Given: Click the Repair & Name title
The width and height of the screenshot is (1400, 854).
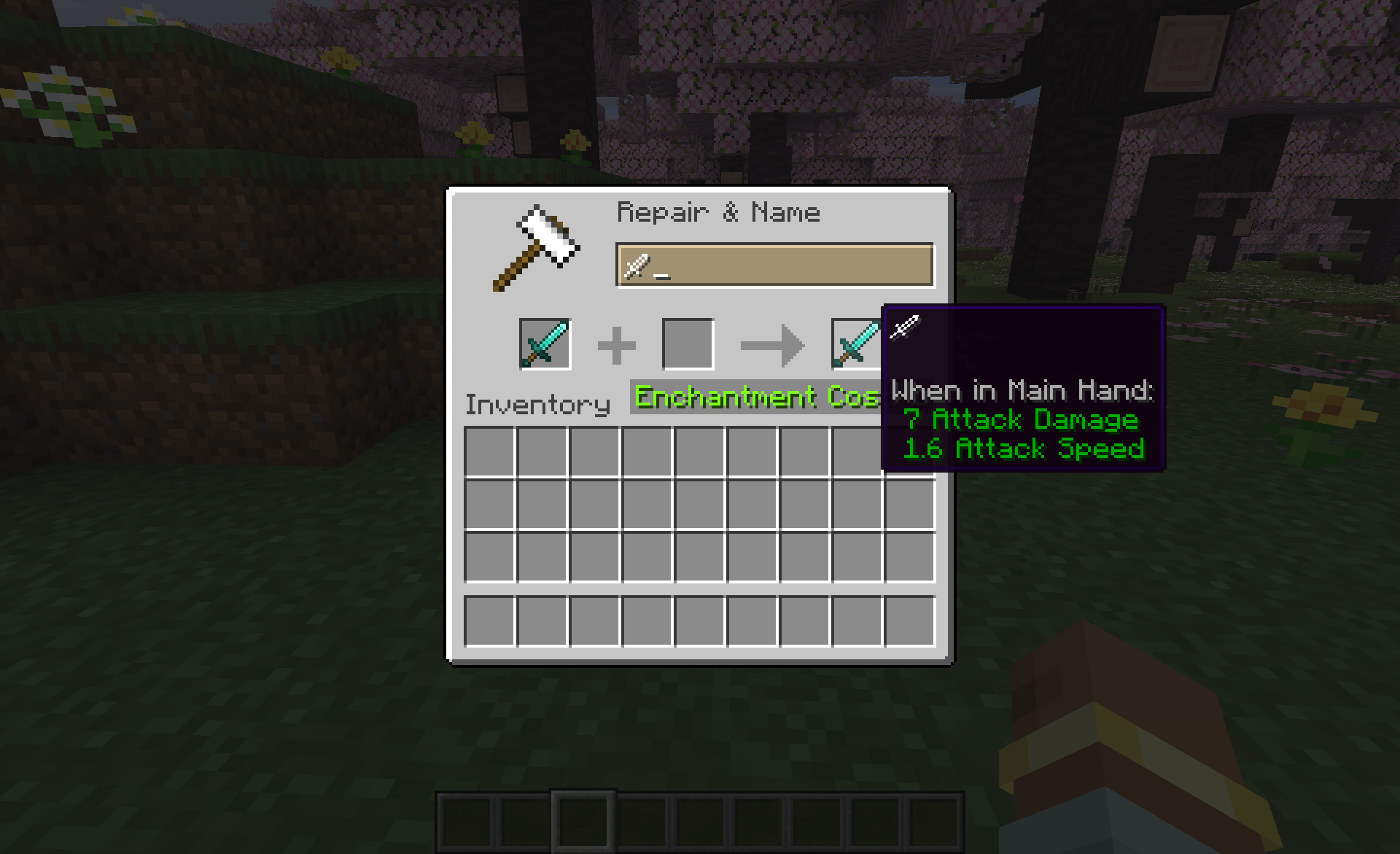Looking at the screenshot, I should 718,212.
